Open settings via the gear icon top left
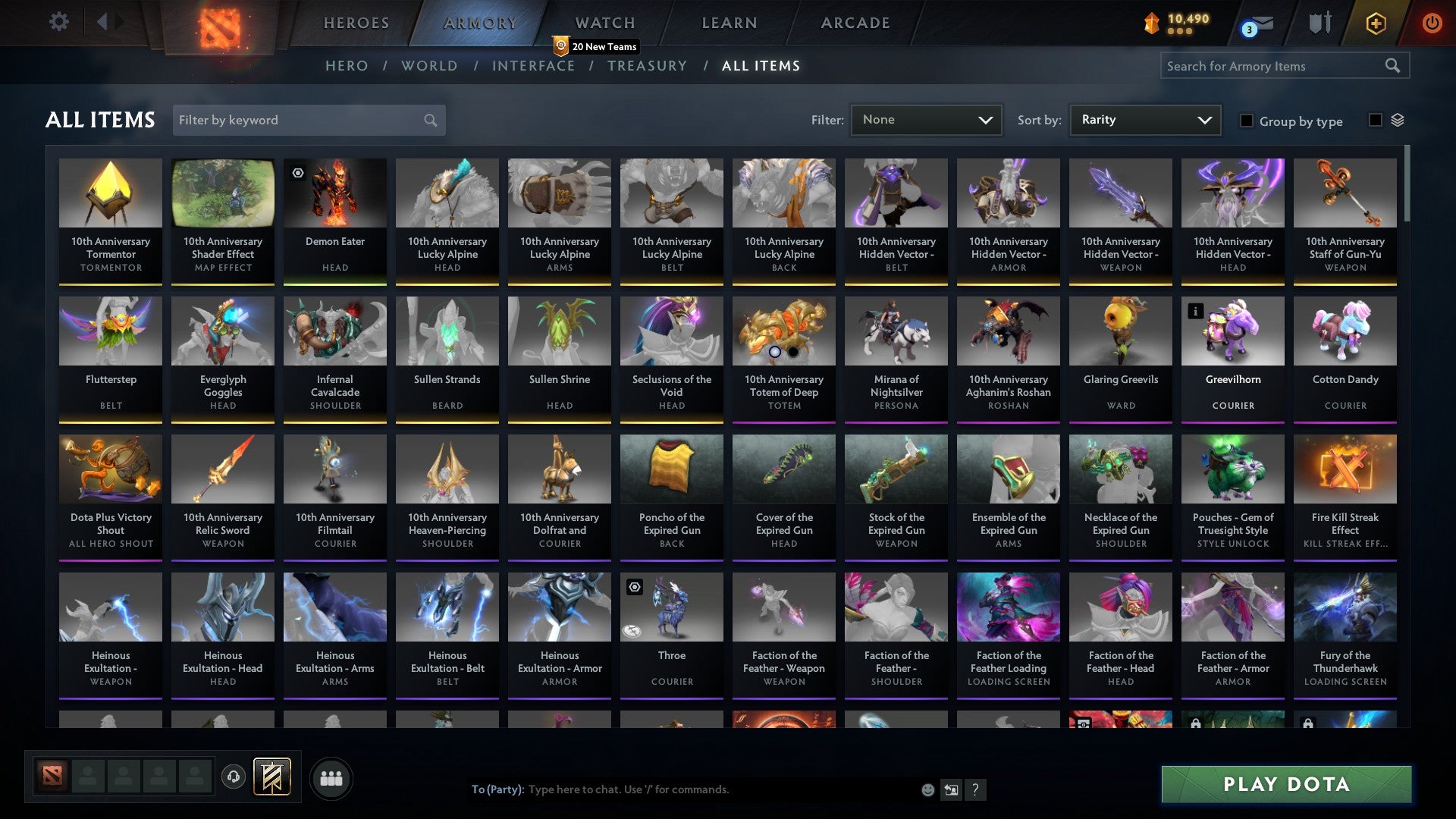 click(58, 22)
